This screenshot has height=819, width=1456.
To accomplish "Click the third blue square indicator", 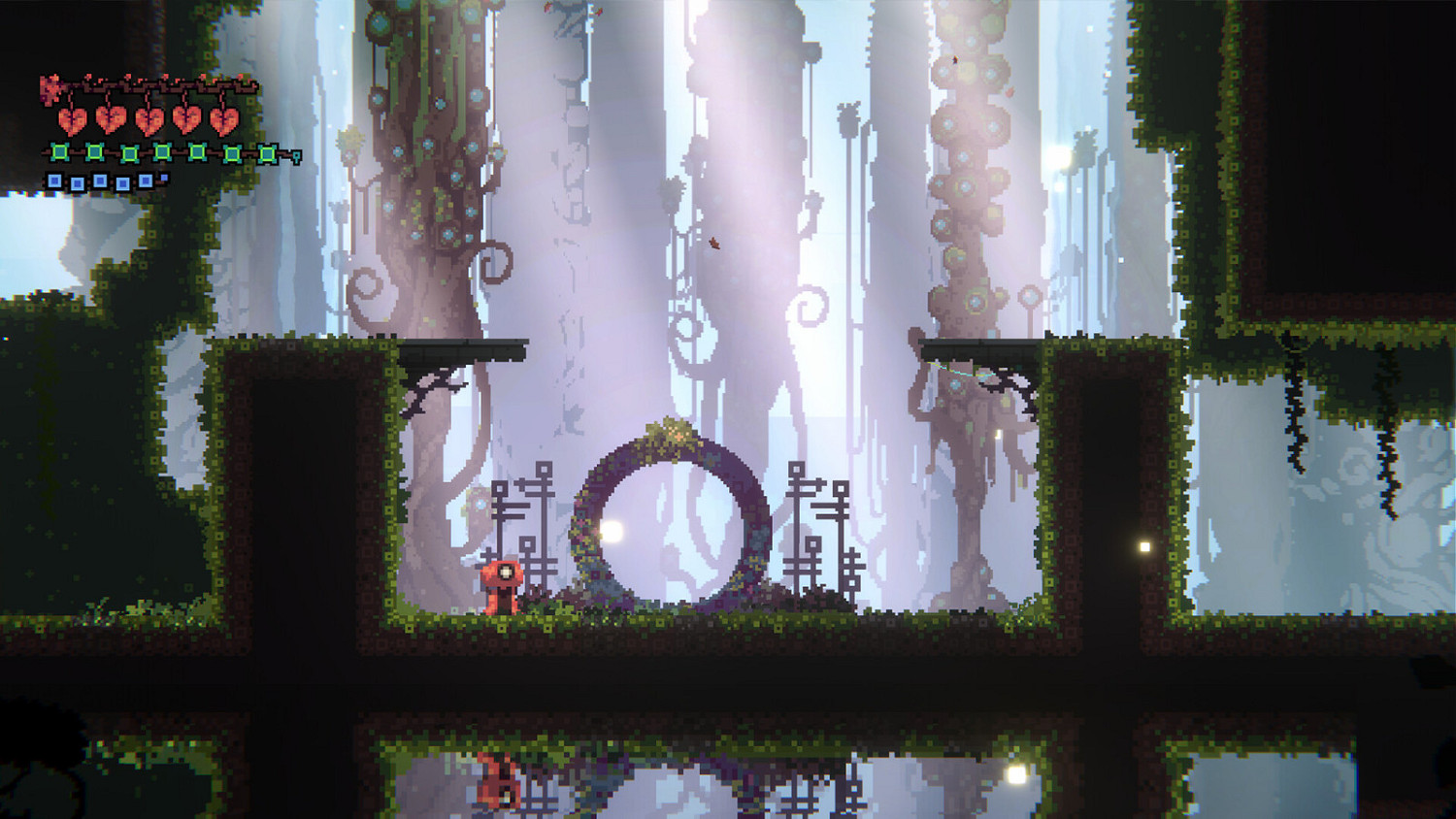I will point(101,181).
